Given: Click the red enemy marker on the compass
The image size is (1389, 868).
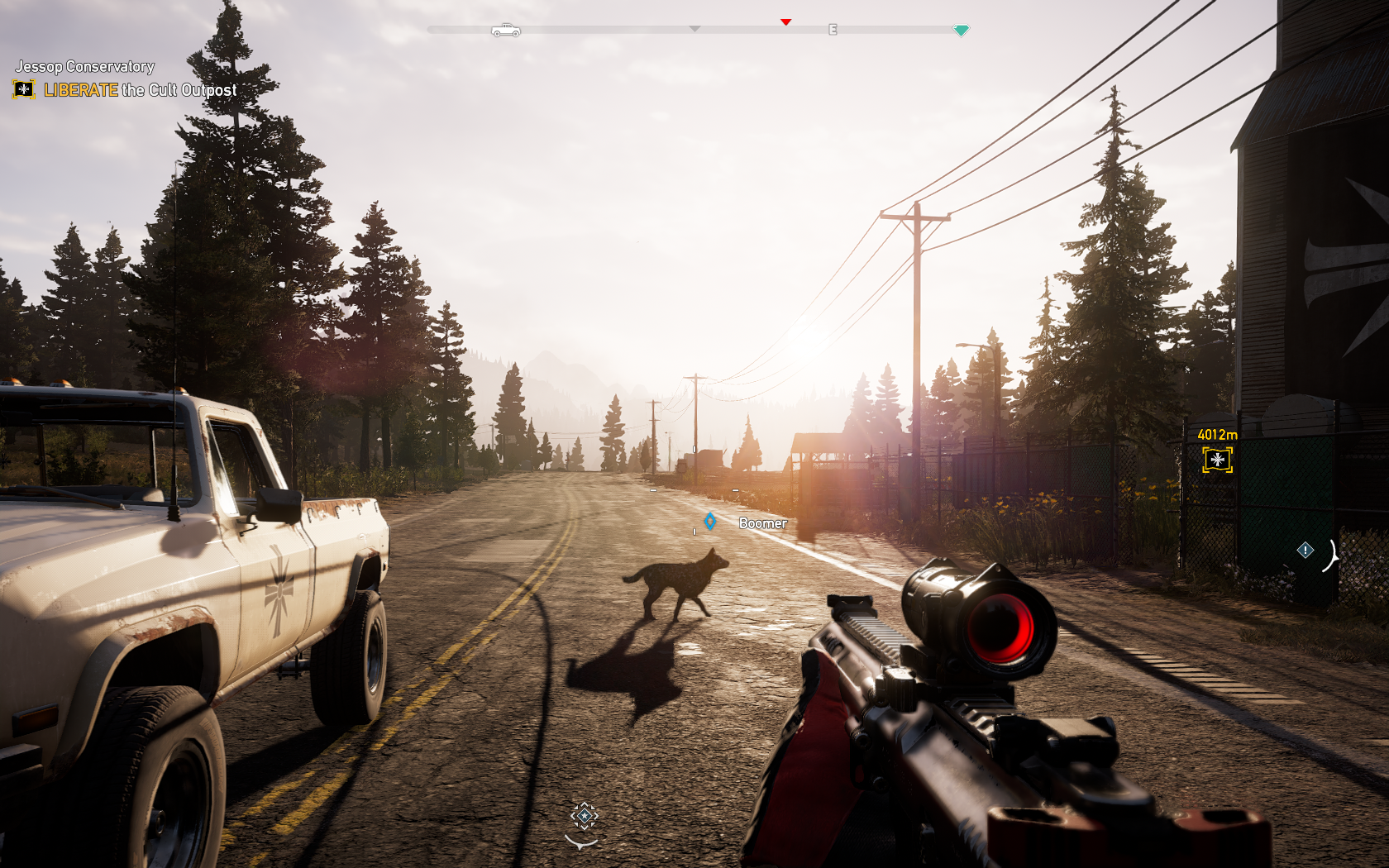Looking at the screenshot, I should coord(786,22).
